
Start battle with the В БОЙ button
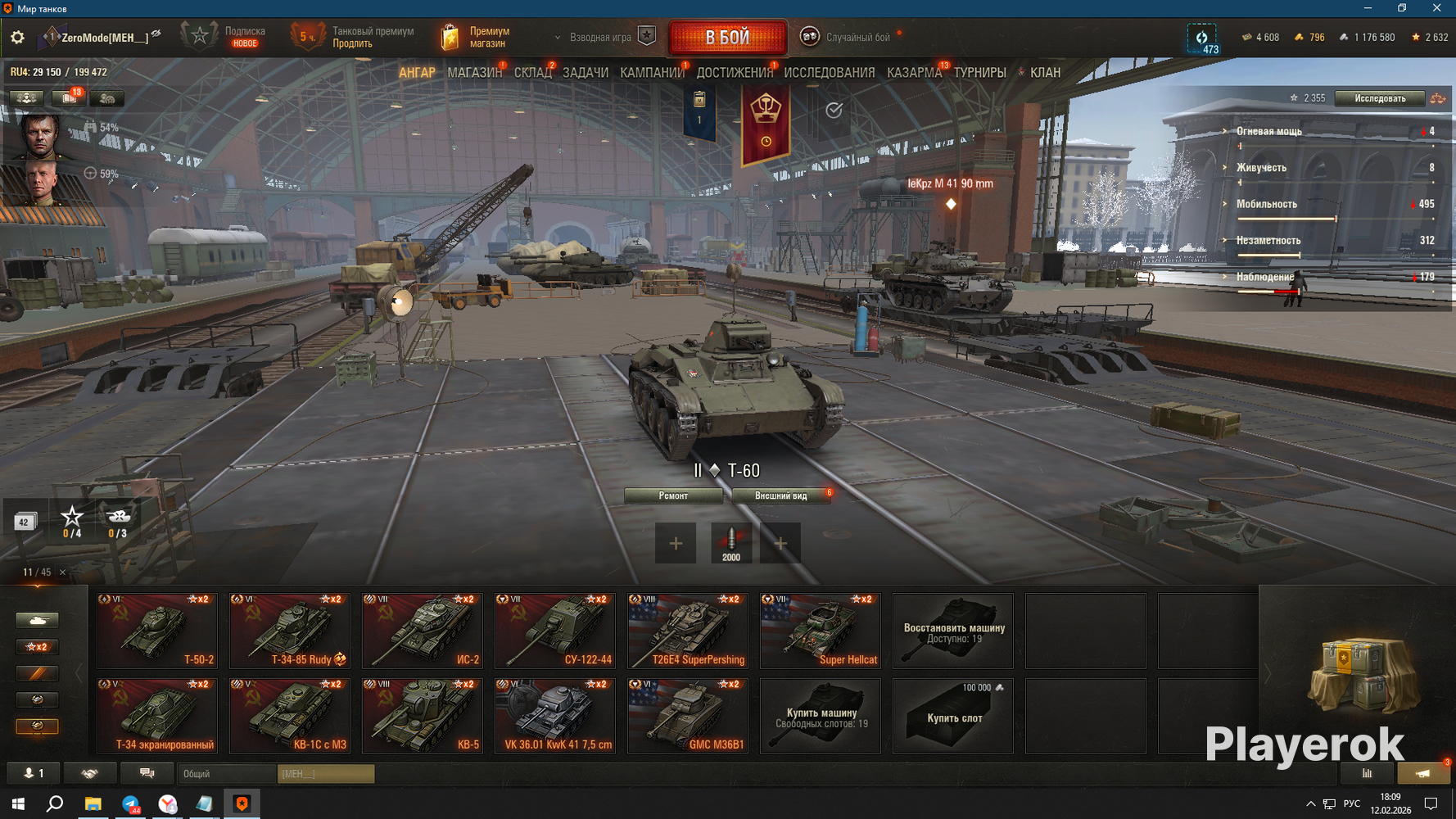point(727,38)
